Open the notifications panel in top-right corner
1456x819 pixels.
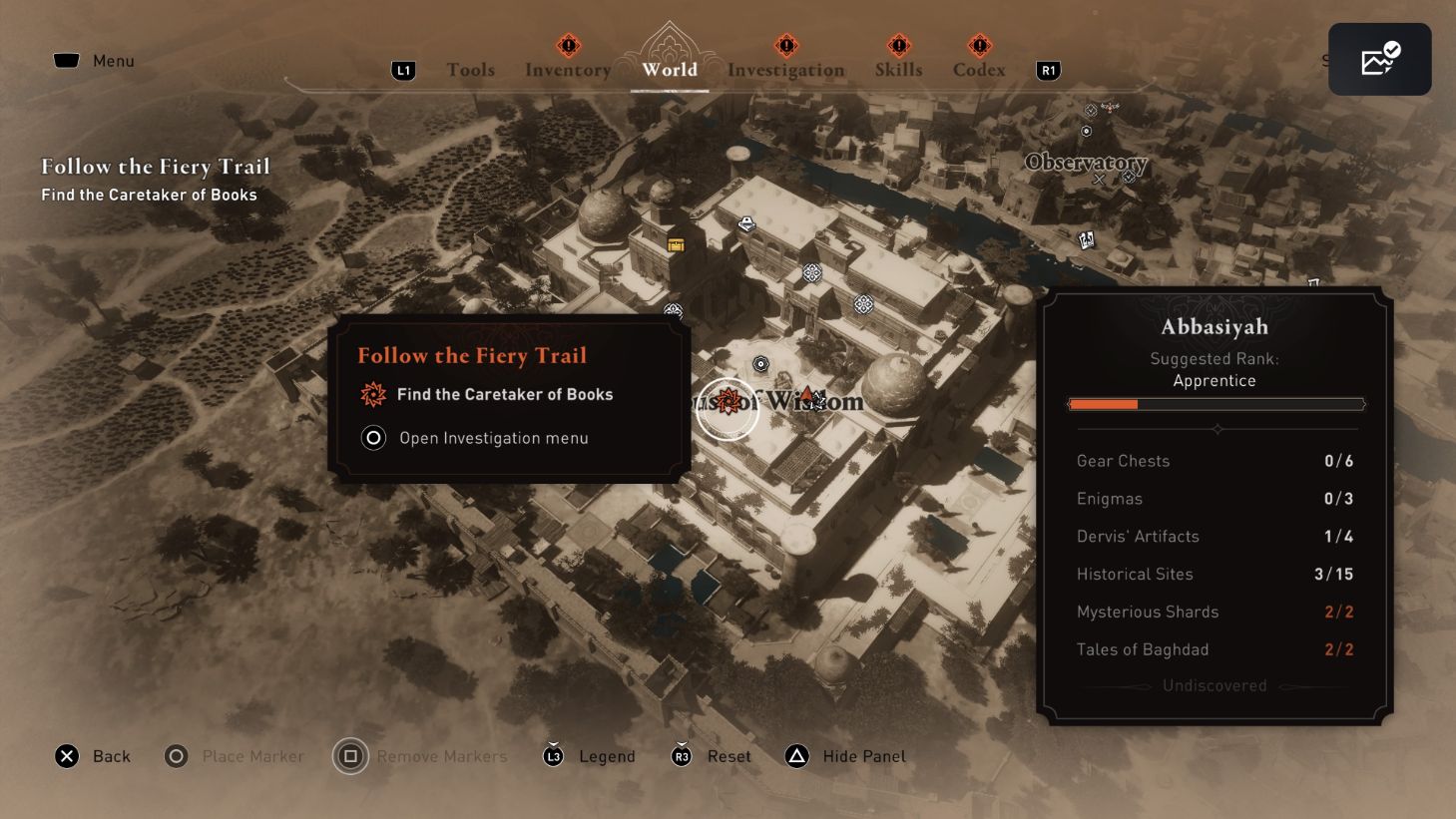pyautogui.click(x=1379, y=59)
